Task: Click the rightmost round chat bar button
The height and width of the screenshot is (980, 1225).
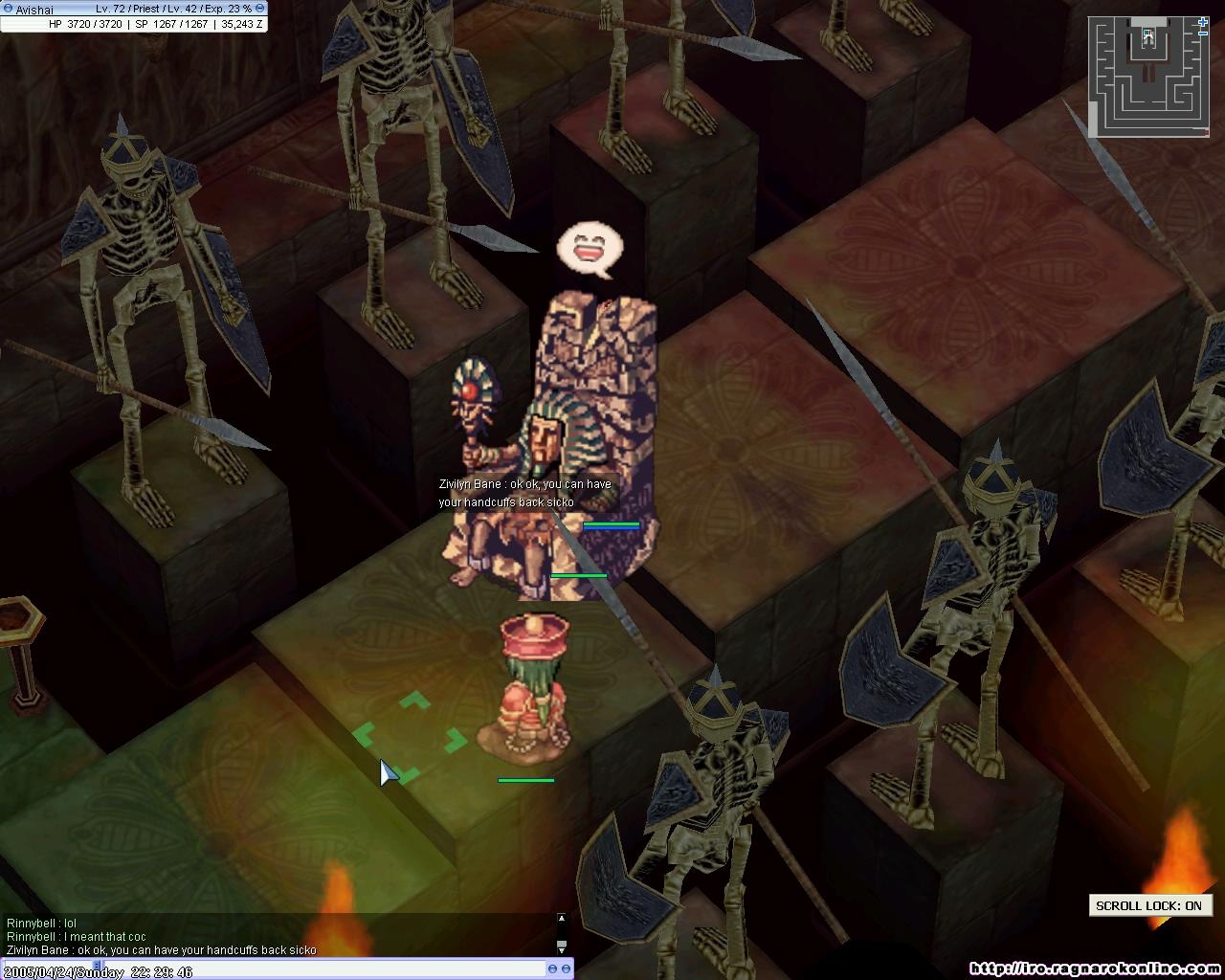Action: tap(567, 970)
